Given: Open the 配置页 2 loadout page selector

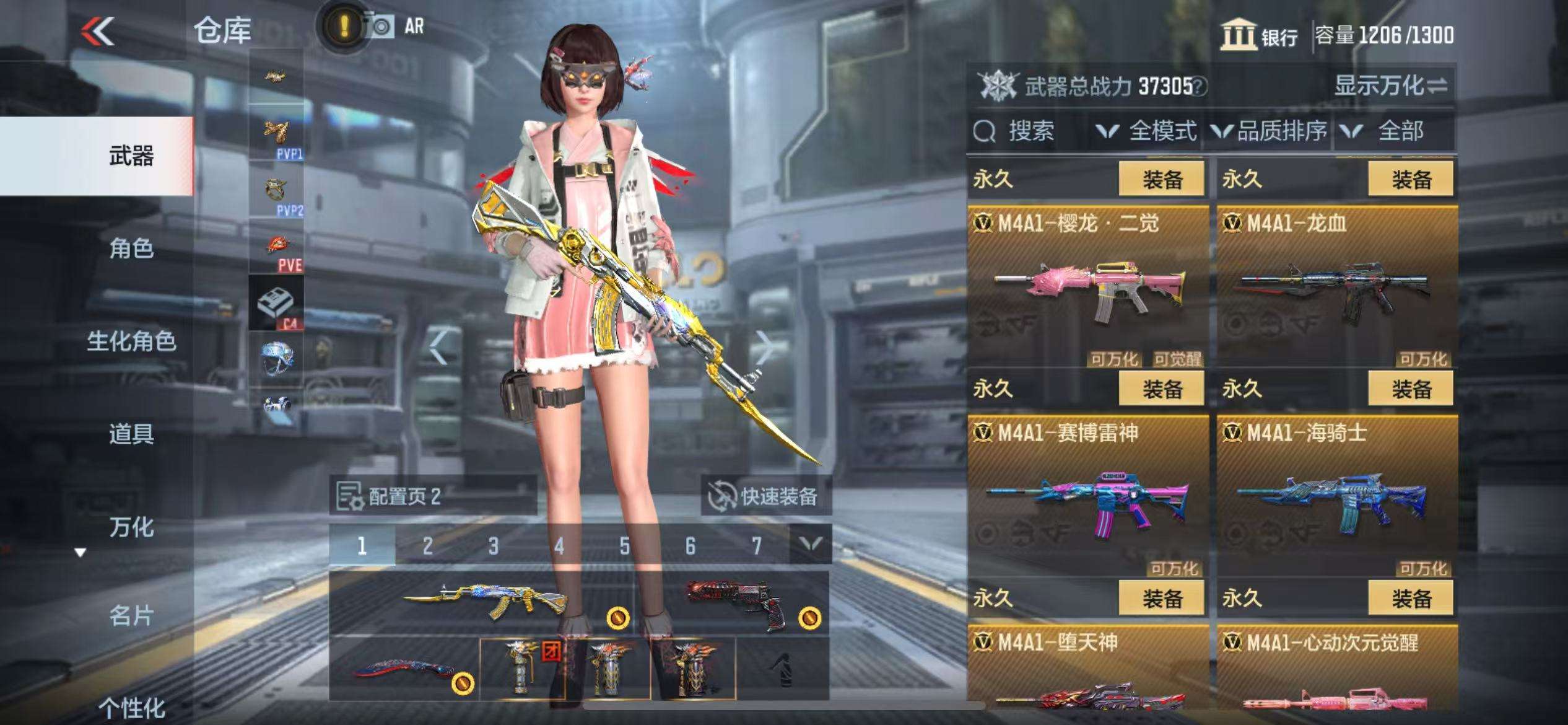Looking at the screenshot, I should [432, 496].
